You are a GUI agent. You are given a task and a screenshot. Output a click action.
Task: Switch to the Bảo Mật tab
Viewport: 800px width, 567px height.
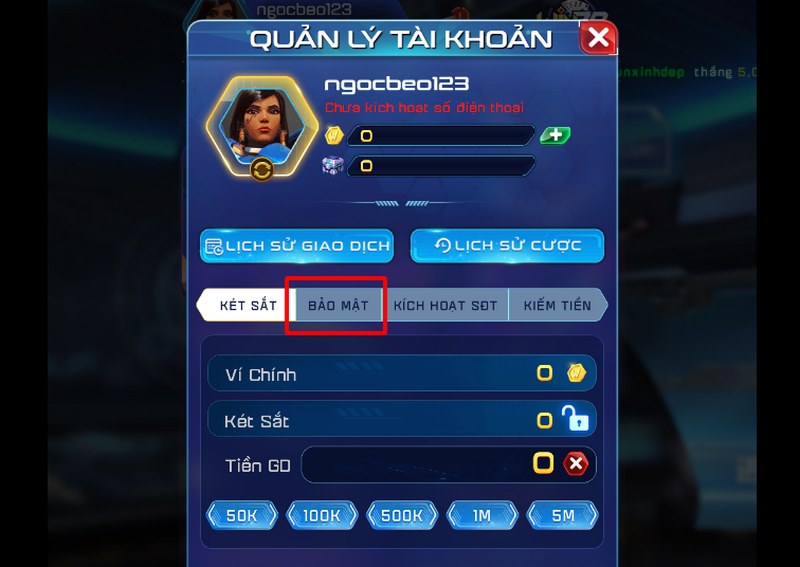tap(337, 305)
